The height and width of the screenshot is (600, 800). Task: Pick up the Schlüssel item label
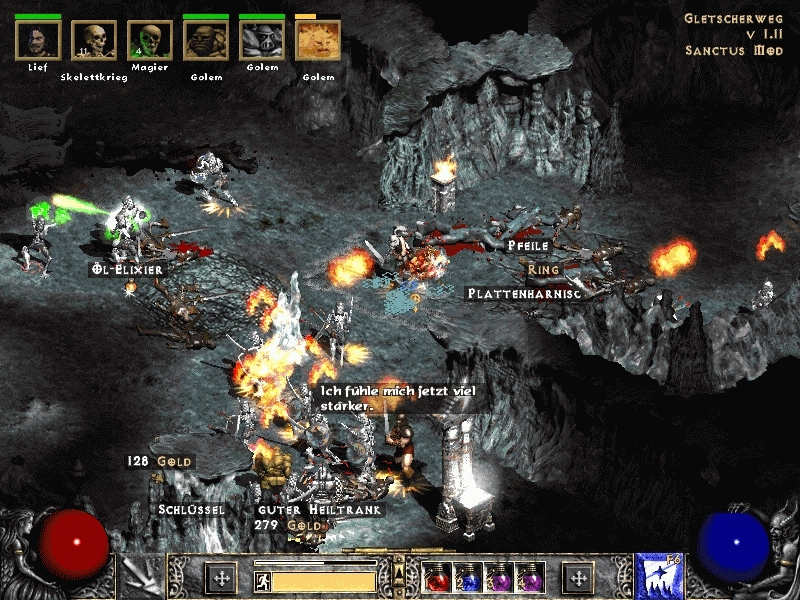coord(191,508)
